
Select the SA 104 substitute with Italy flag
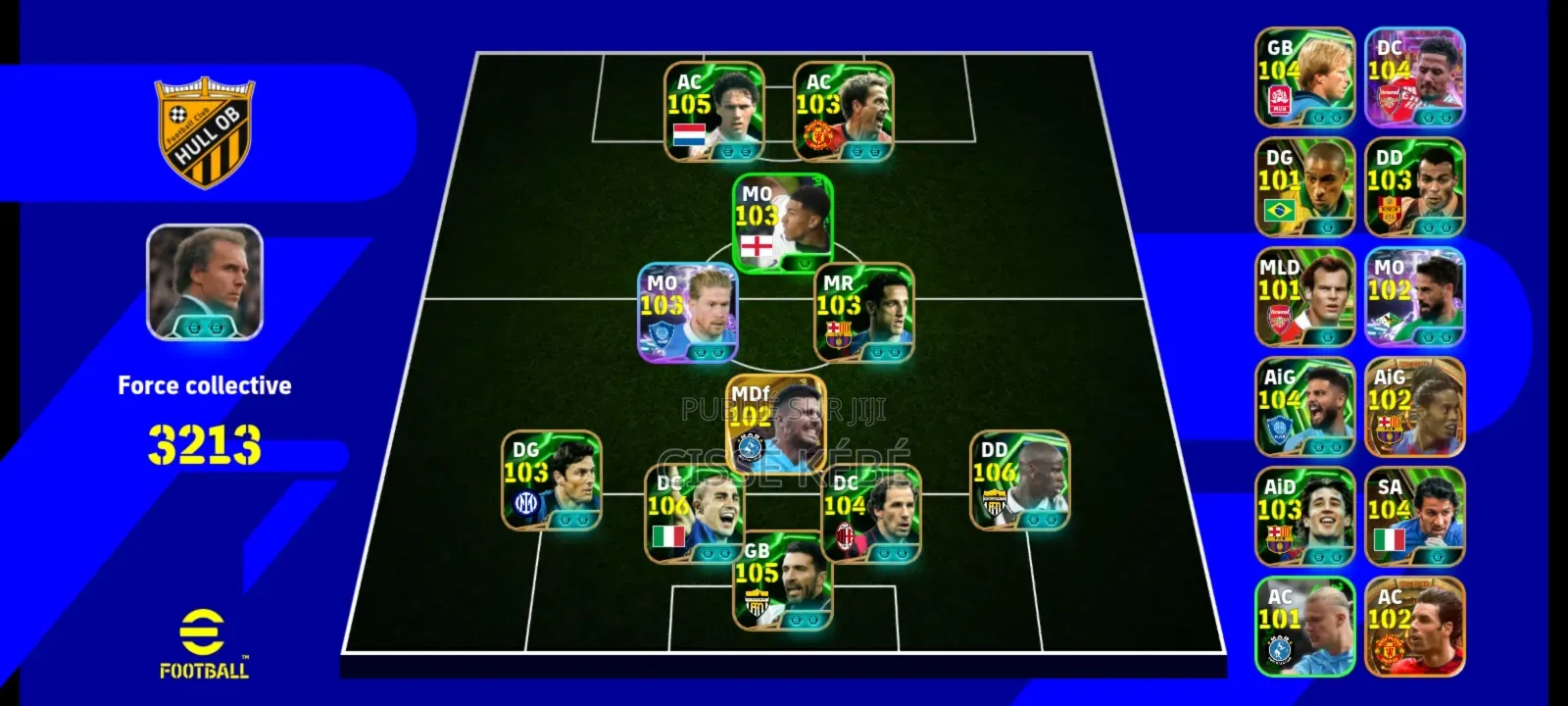click(x=1414, y=516)
